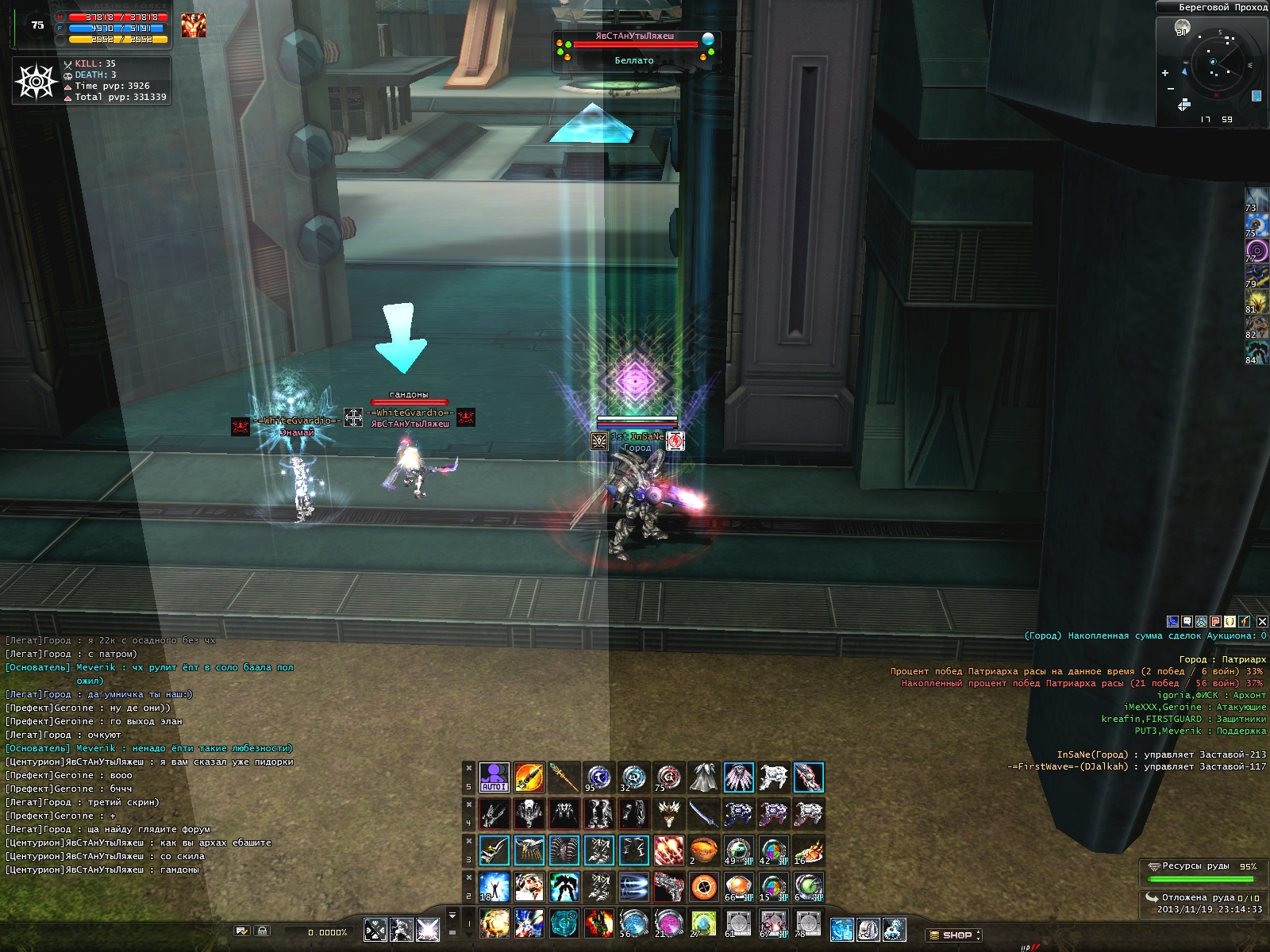The image size is (1270, 952).
Task: Close the system message panel
Action: pos(1262,621)
